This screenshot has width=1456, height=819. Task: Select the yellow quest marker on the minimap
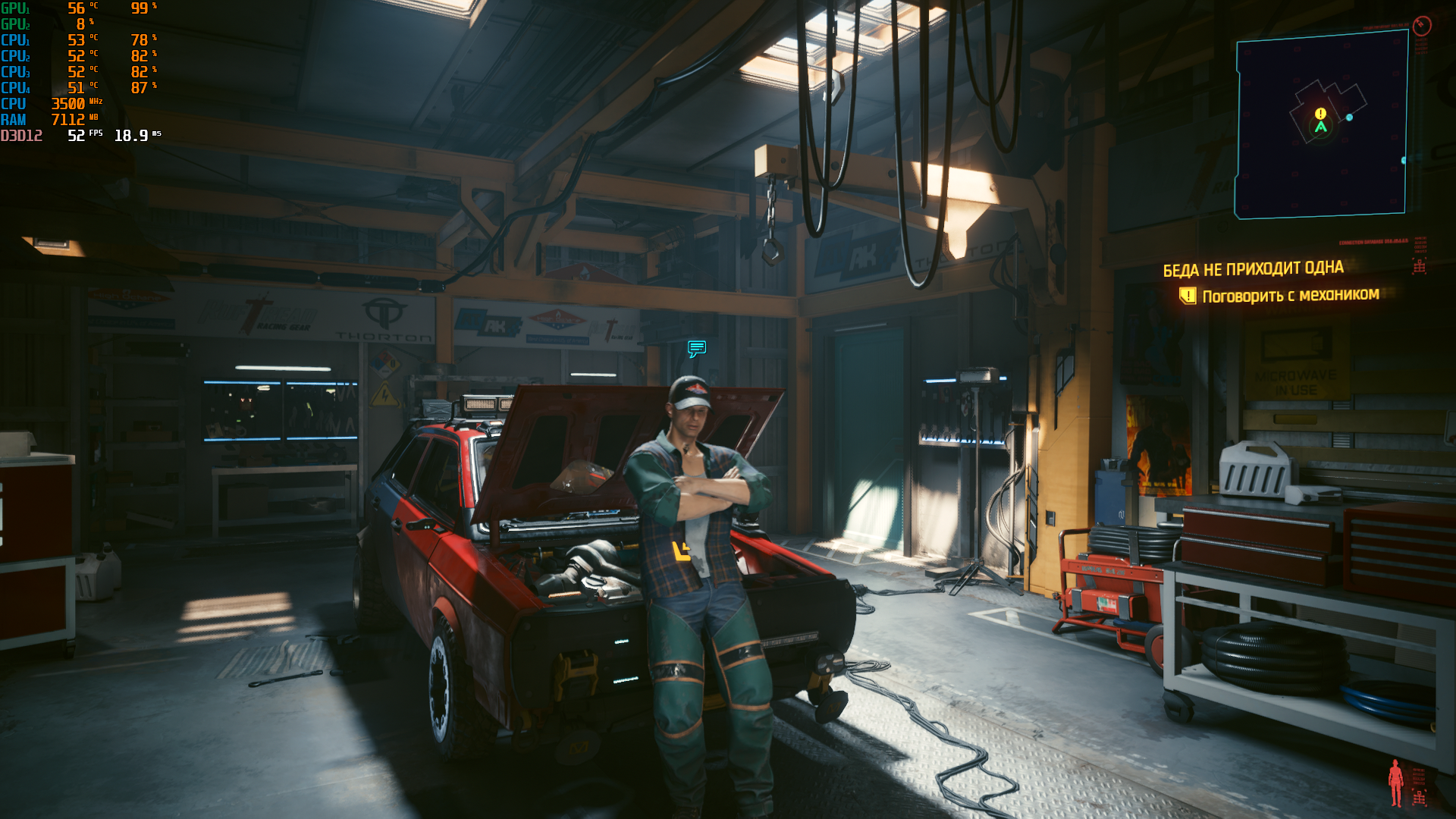[1320, 113]
